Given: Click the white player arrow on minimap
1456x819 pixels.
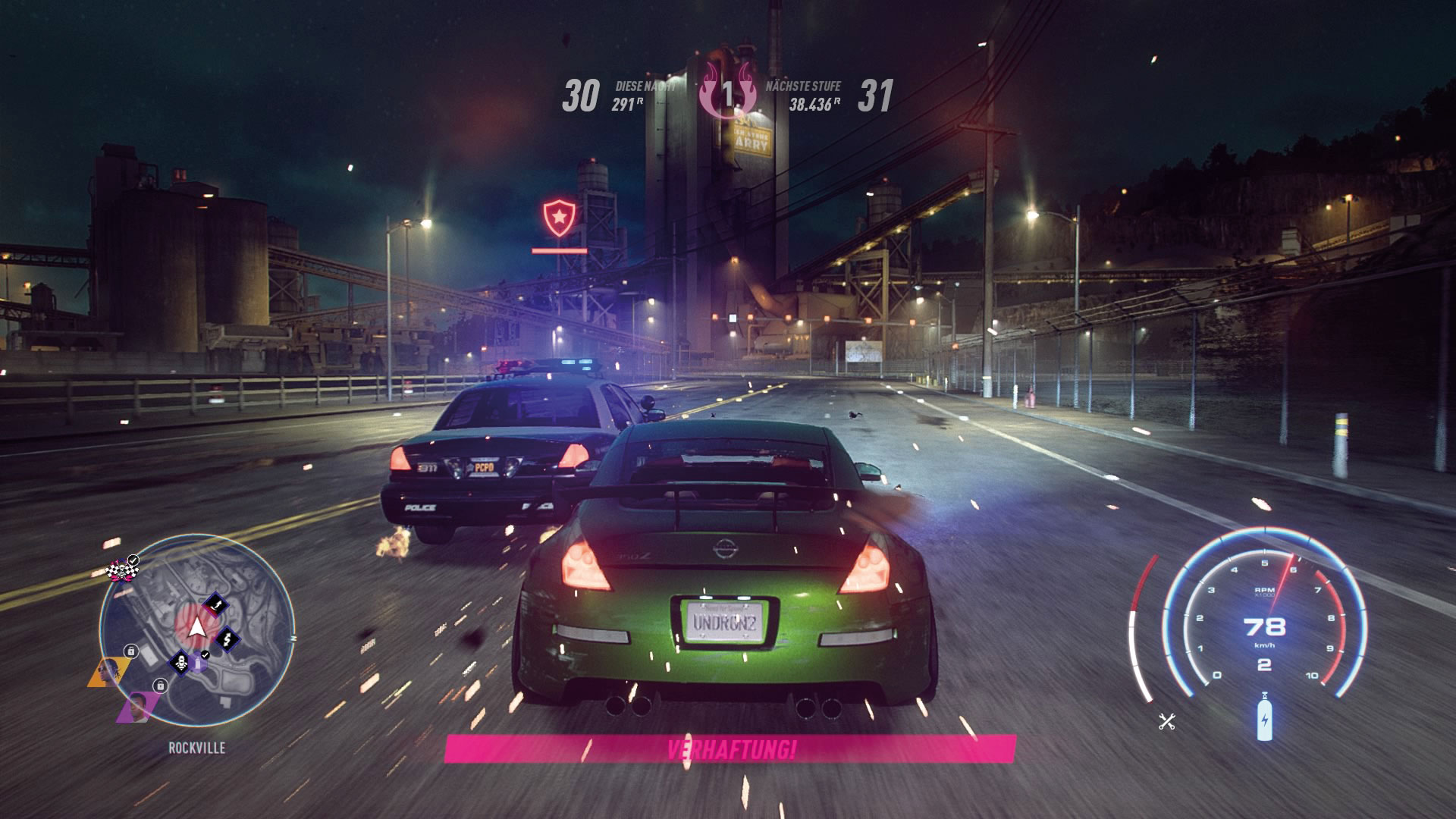Looking at the screenshot, I should [196, 628].
